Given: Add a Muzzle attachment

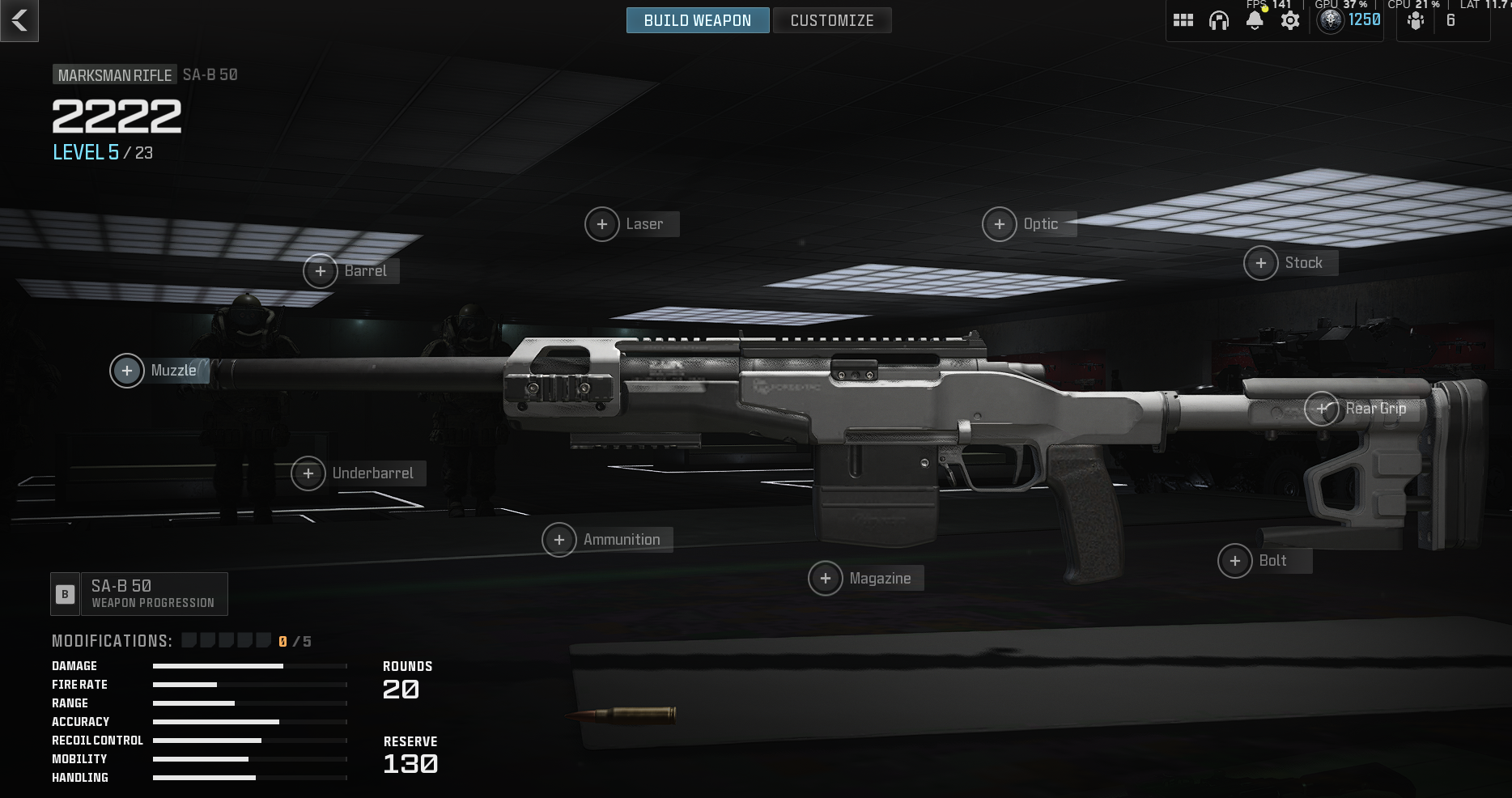Looking at the screenshot, I should [127, 371].
